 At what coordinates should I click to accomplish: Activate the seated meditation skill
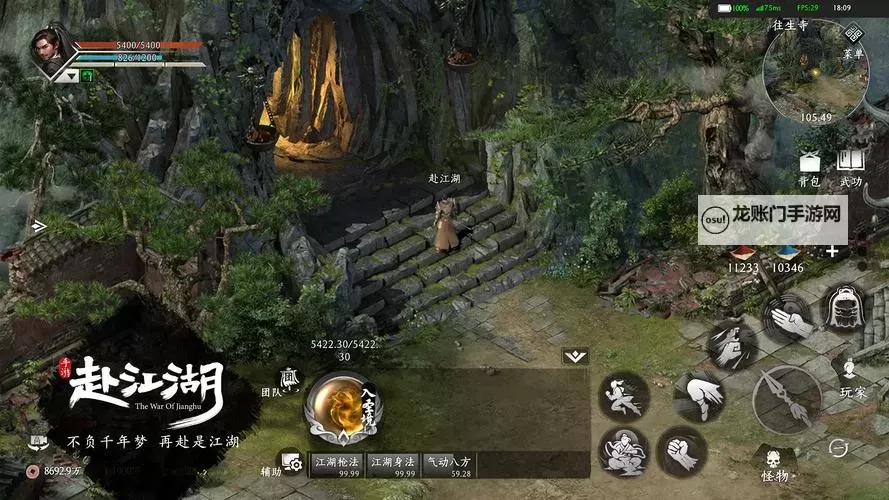(624, 452)
